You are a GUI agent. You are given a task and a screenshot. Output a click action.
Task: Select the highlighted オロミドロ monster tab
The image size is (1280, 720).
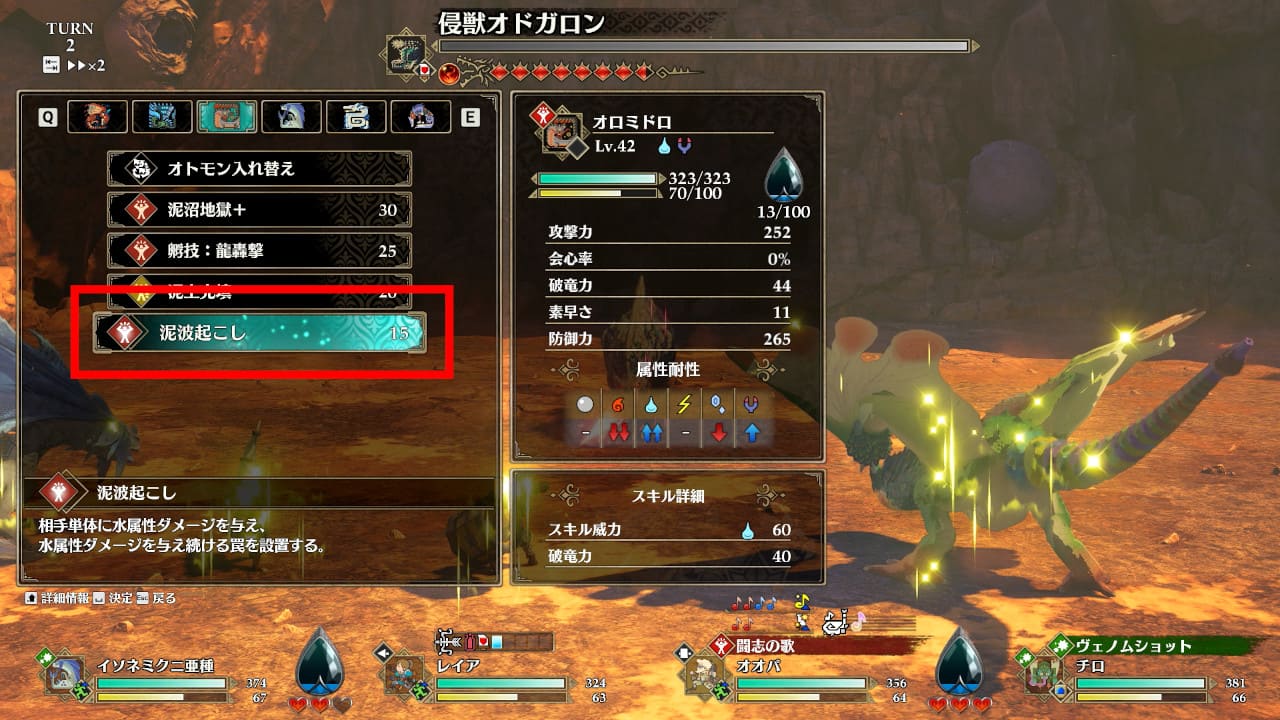tap(227, 117)
